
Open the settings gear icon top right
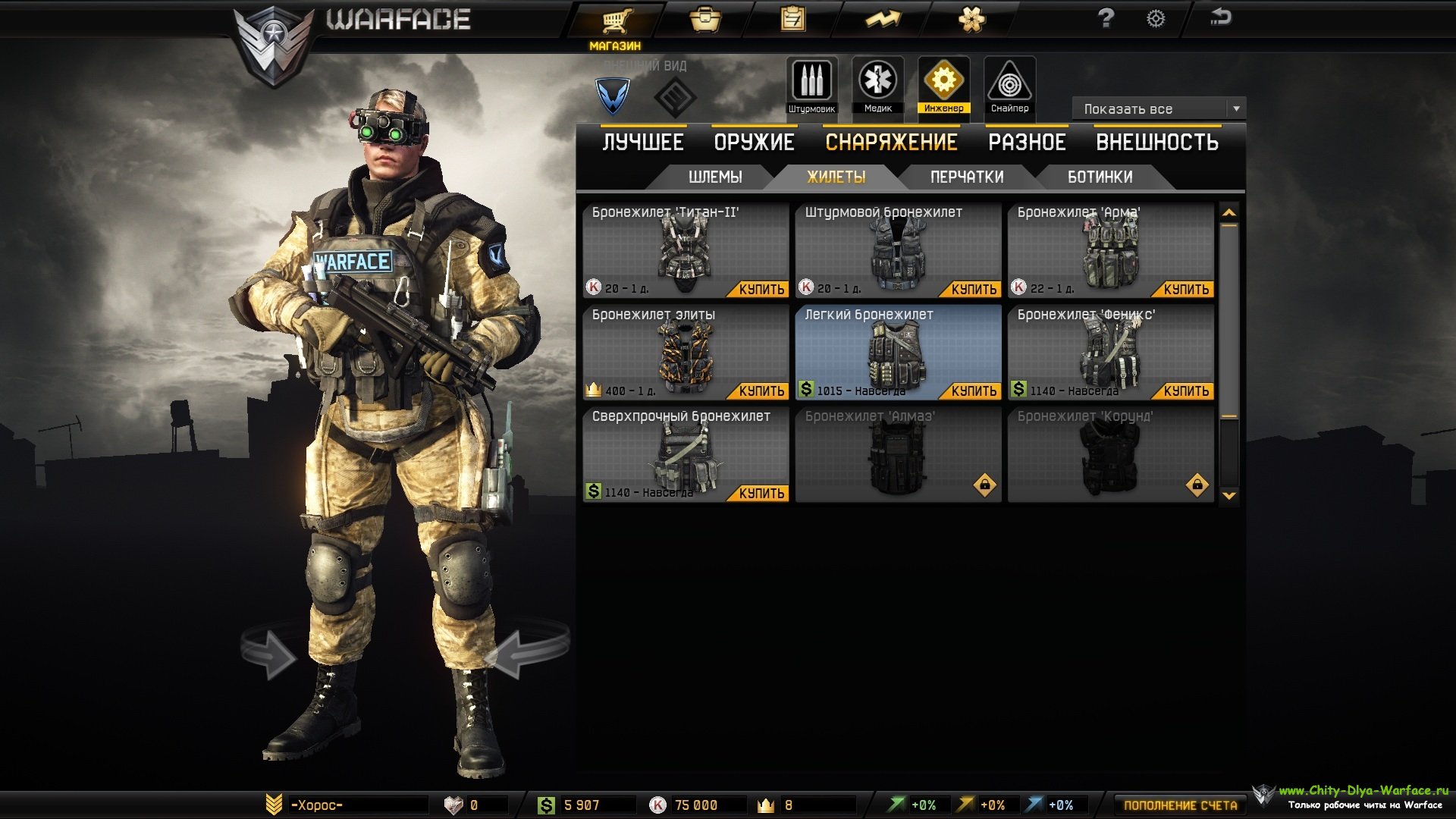[x=1155, y=19]
